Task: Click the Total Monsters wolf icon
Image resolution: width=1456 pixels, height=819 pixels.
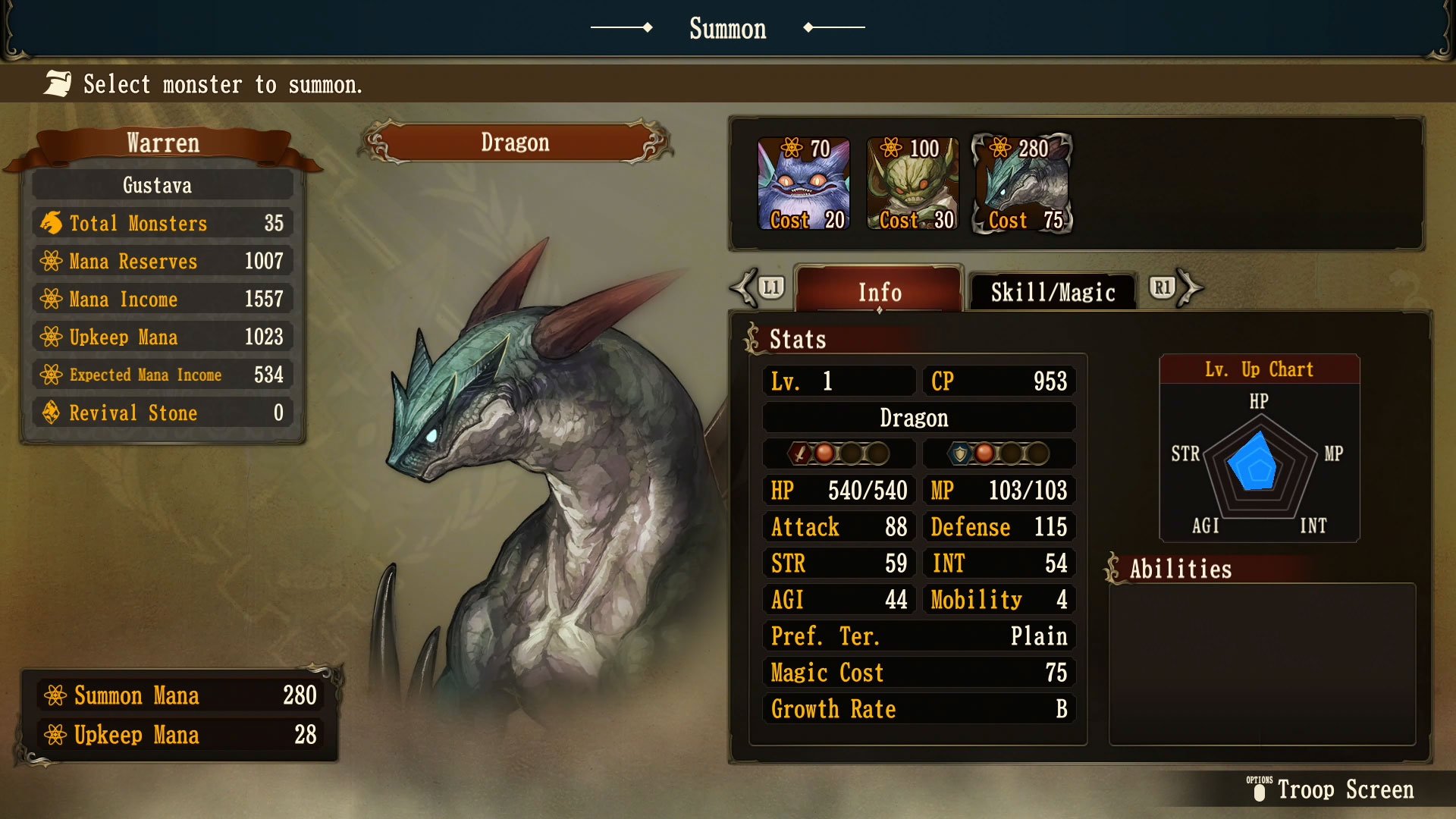Action: coord(50,223)
